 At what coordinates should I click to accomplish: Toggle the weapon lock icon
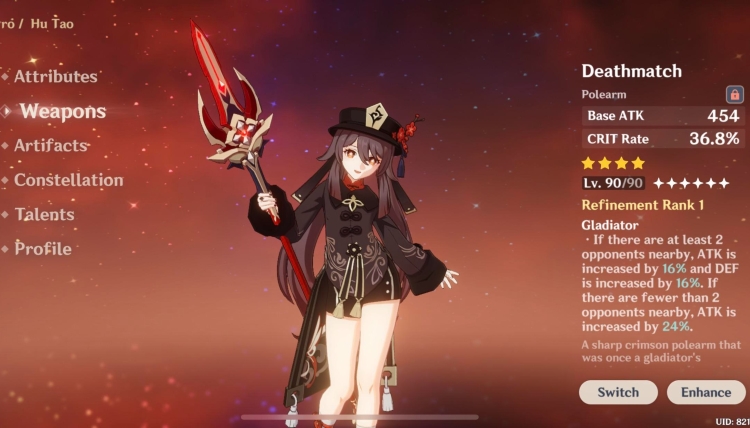tap(735, 95)
